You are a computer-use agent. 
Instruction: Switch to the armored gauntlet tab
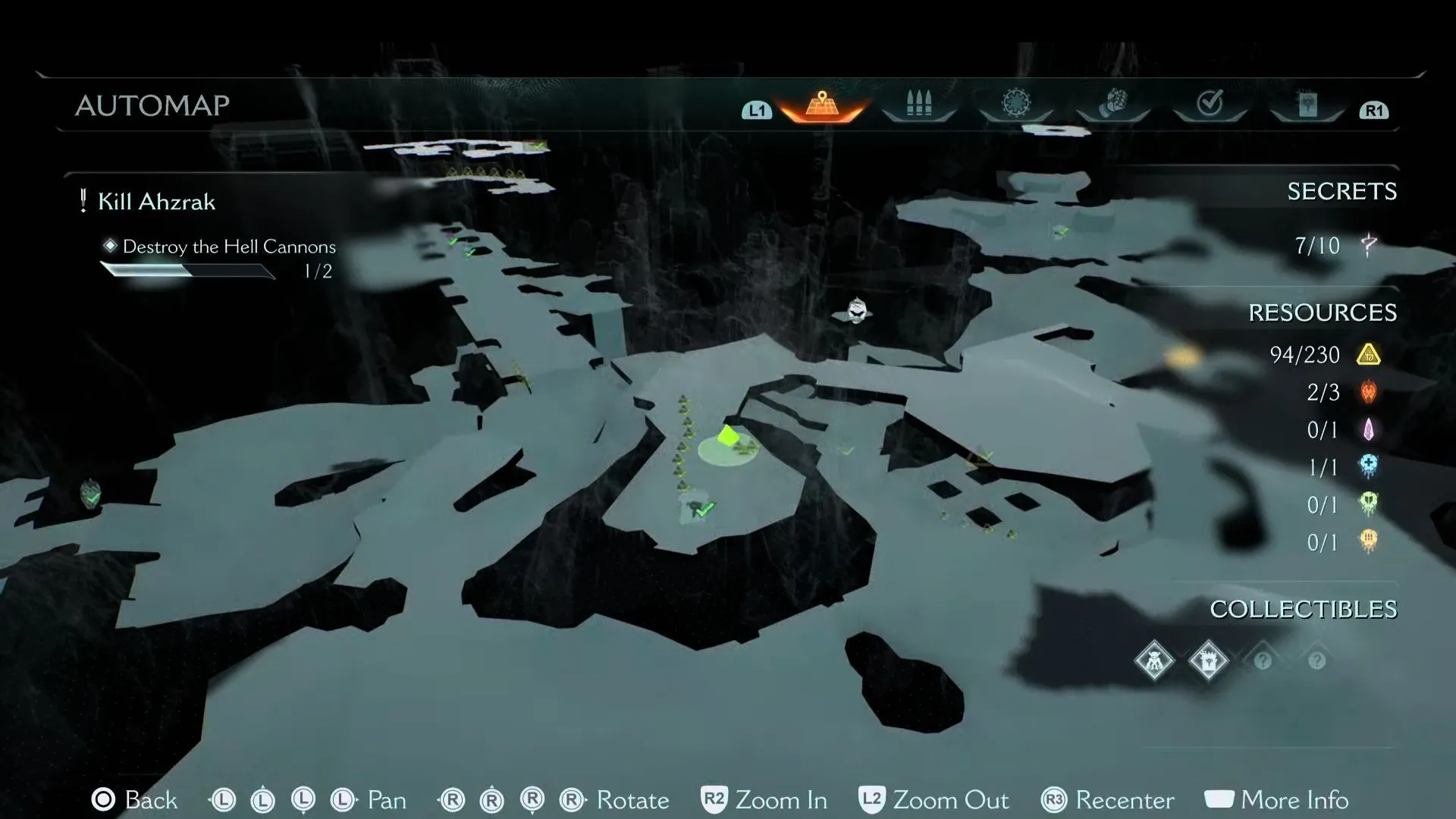click(x=1112, y=104)
